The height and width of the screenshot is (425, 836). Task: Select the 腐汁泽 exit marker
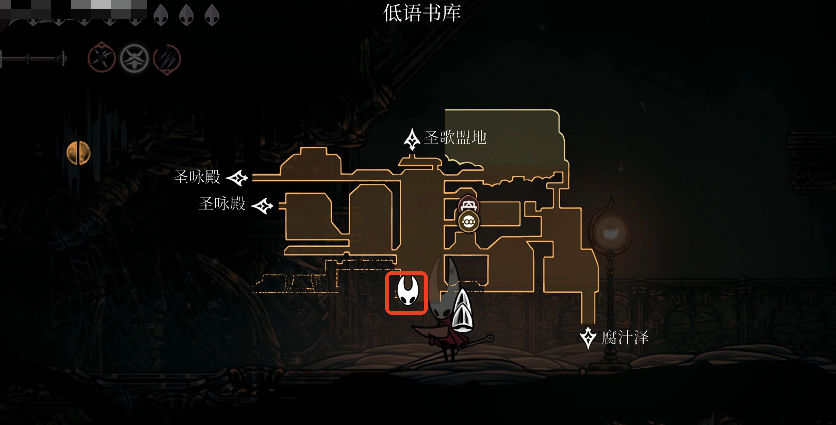click(589, 337)
